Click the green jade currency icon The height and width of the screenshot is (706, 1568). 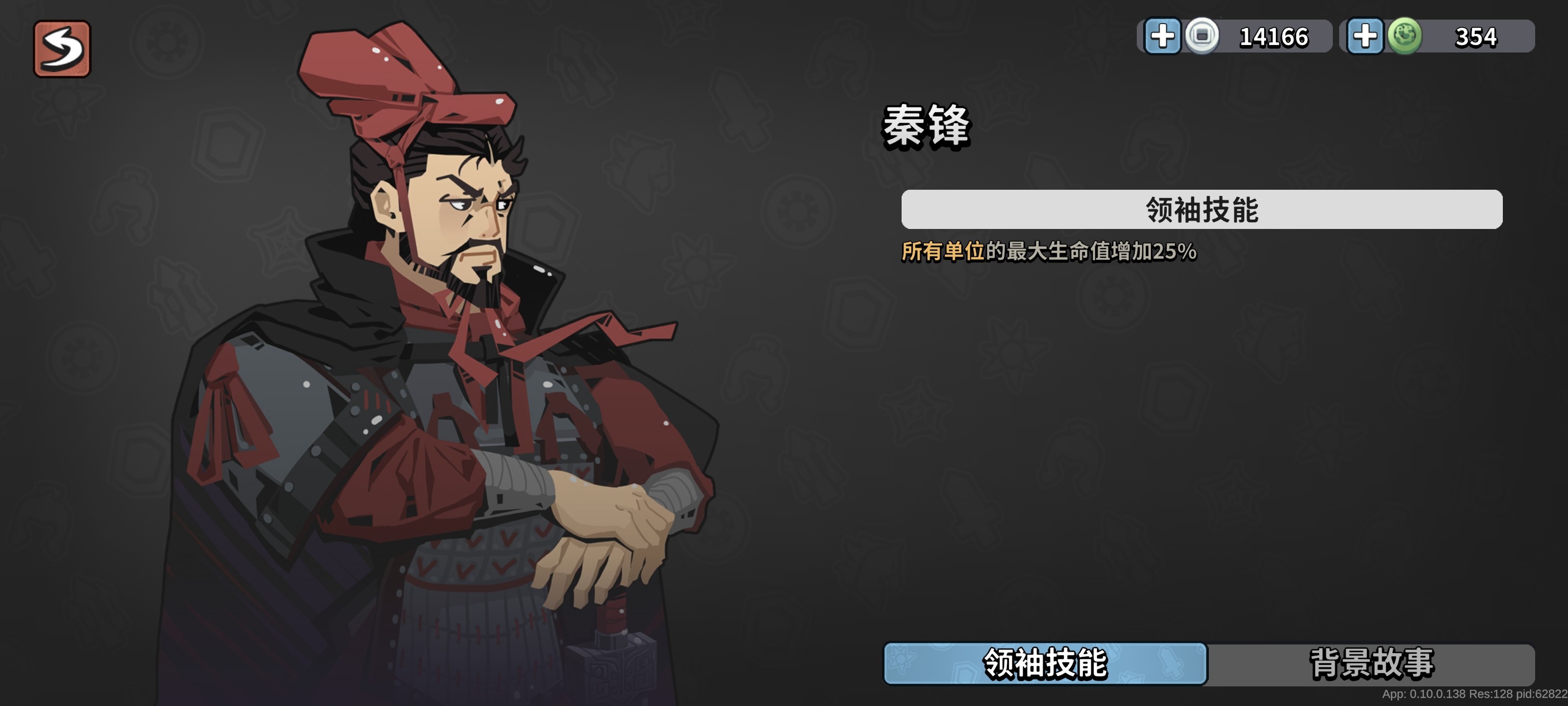pyautogui.click(x=1405, y=37)
